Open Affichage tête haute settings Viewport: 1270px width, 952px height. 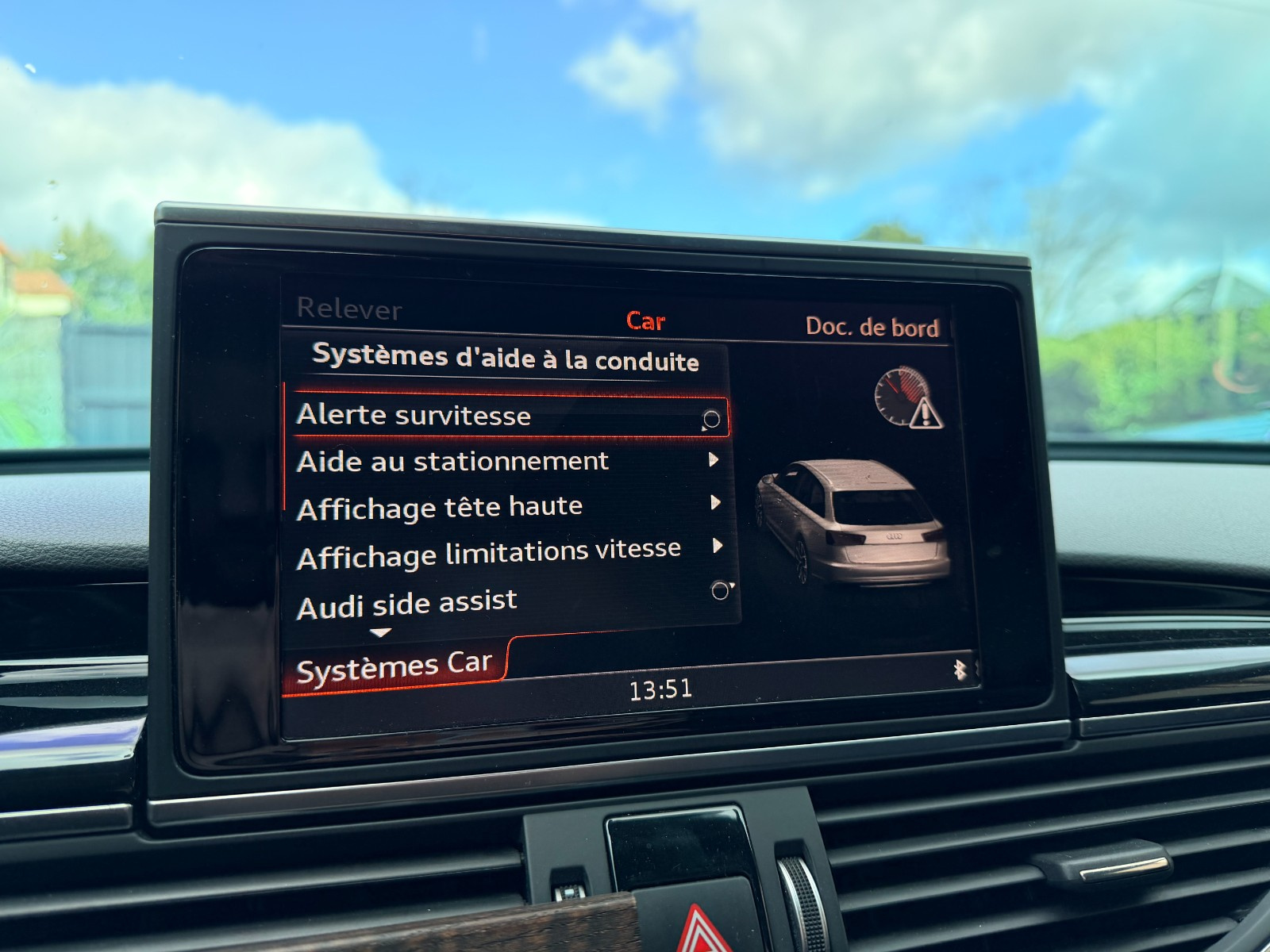(x=440, y=508)
